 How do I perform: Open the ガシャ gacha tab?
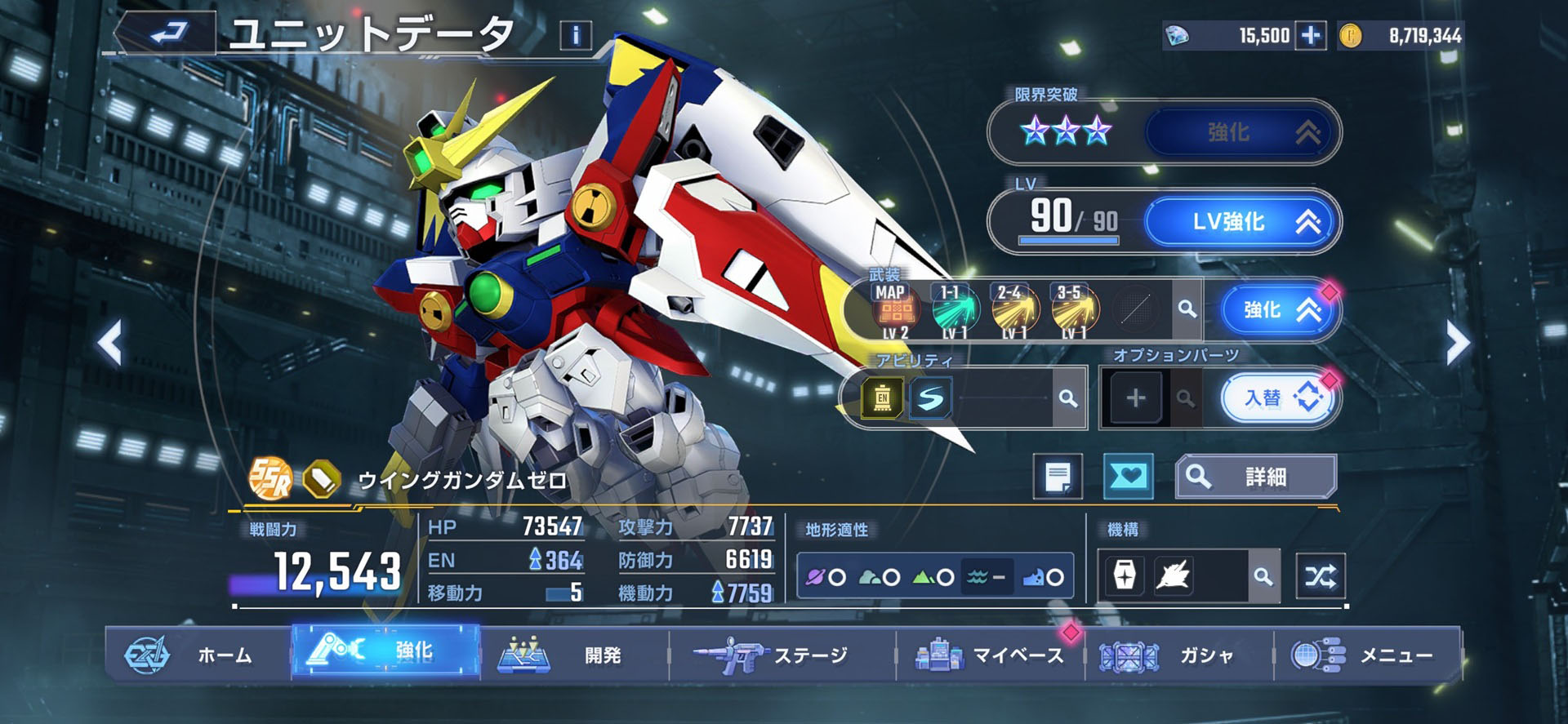pyautogui.click(x=1176, y=655)
